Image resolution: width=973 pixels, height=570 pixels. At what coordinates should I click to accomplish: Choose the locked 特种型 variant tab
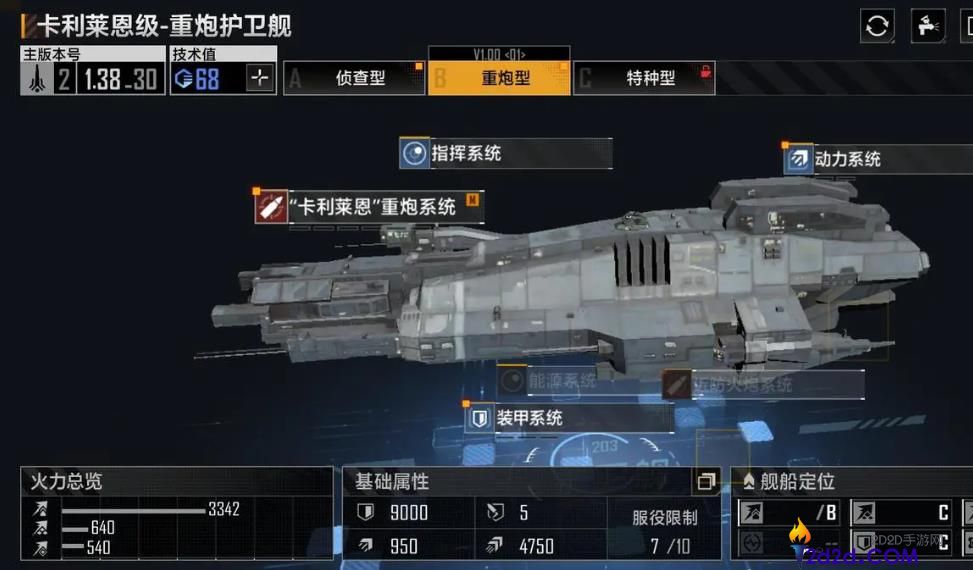[644, 78]
